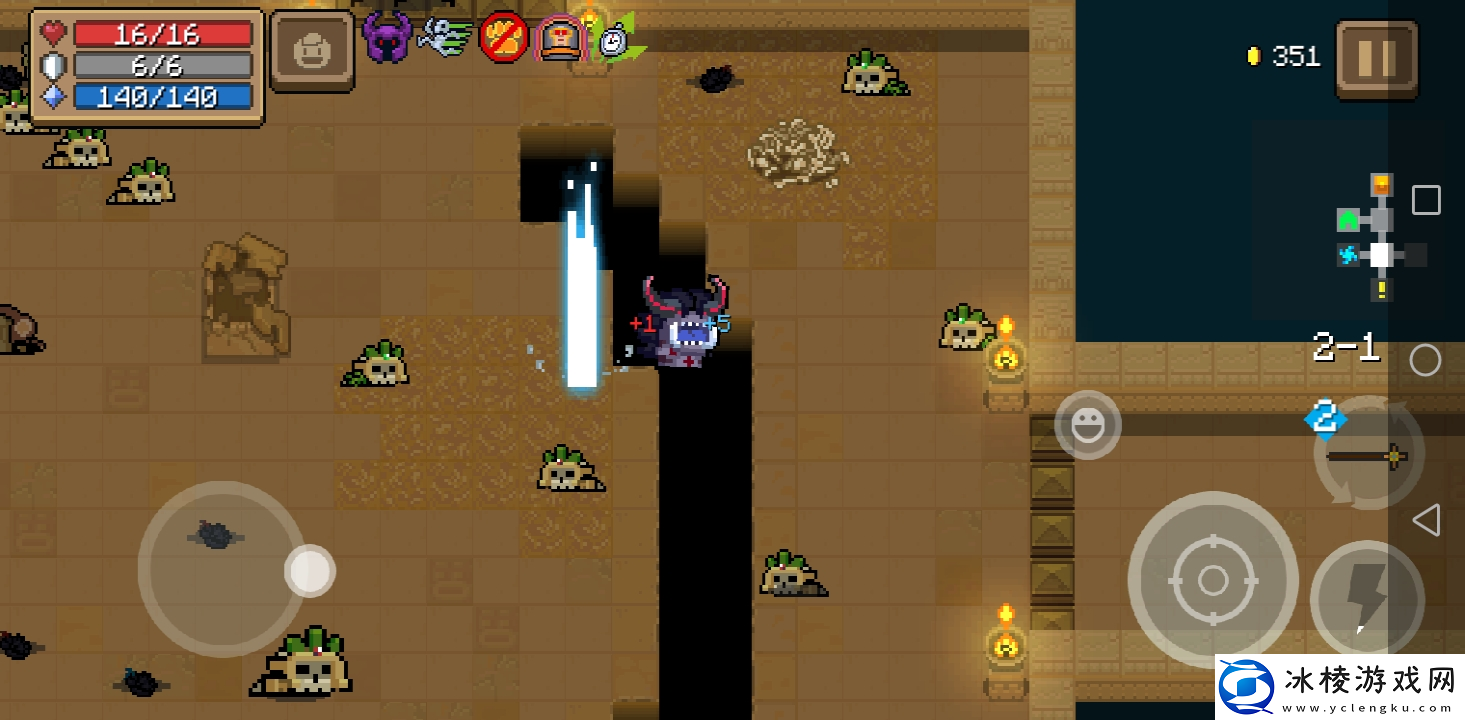Pause the game with the pause button
Image resolution: width=1465 pixels, height=720 pixels.
tap(1376, 59)
